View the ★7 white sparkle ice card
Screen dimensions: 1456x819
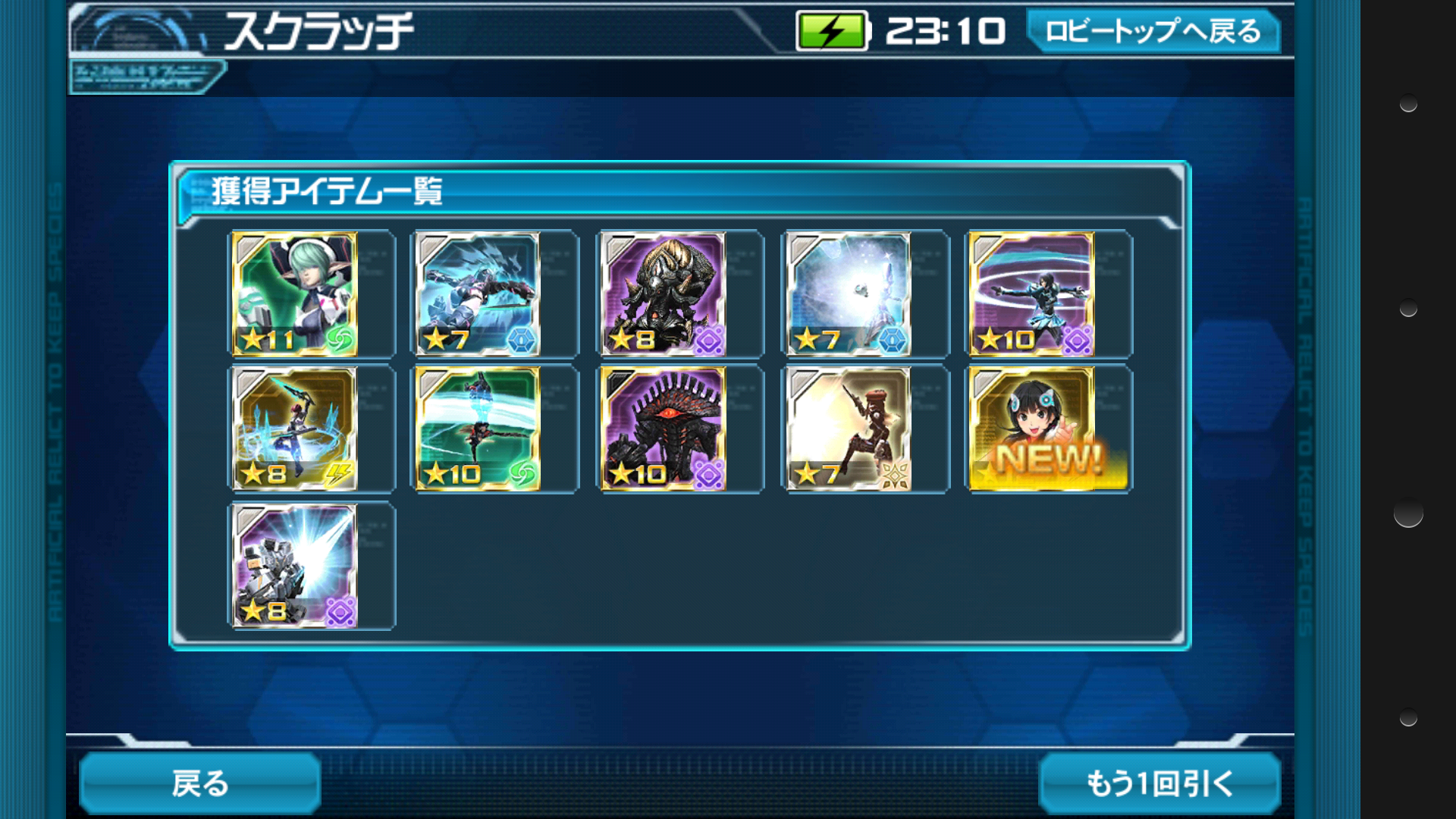click(x=848, y=294)
